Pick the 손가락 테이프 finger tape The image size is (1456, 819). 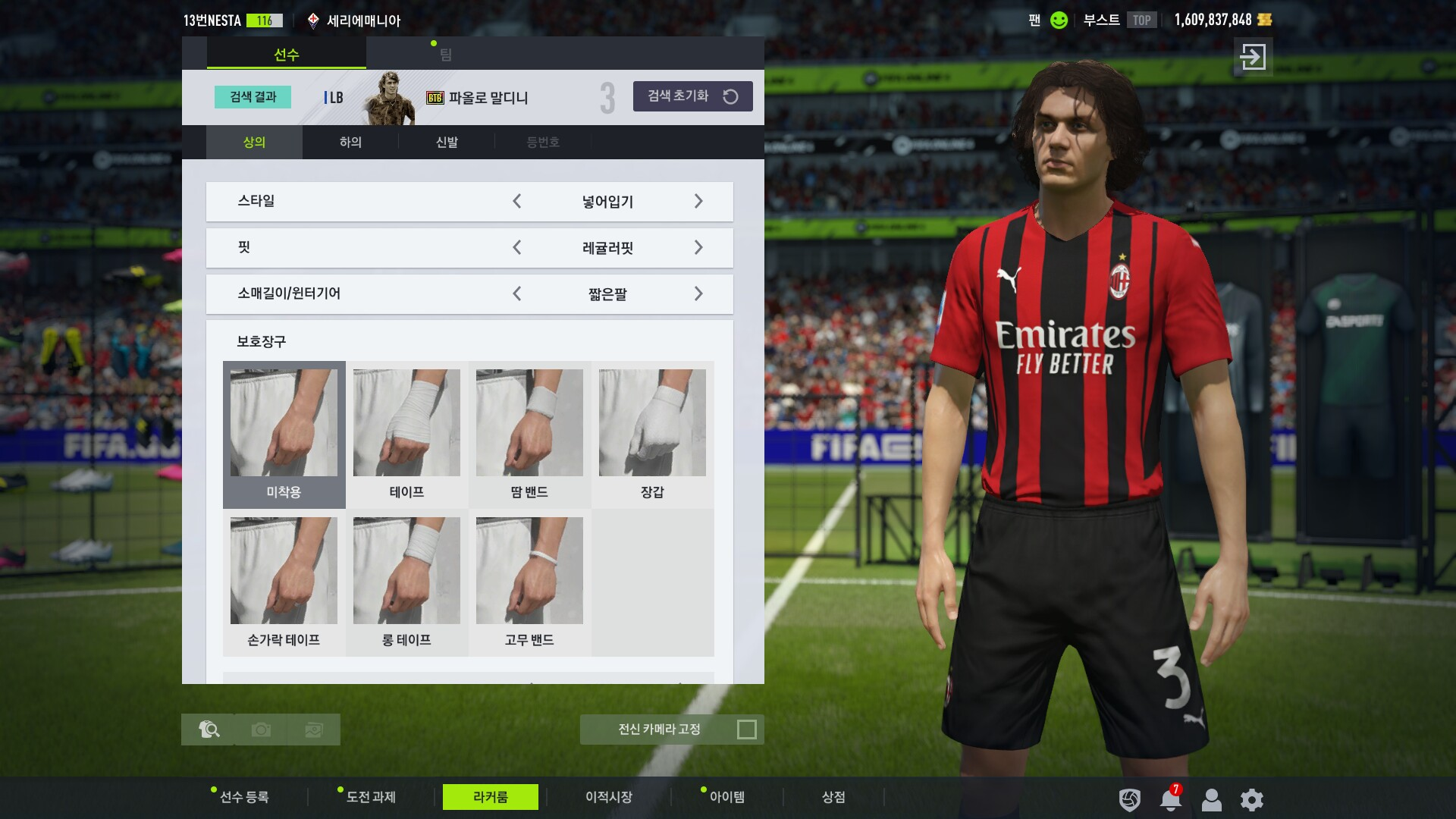284,582
